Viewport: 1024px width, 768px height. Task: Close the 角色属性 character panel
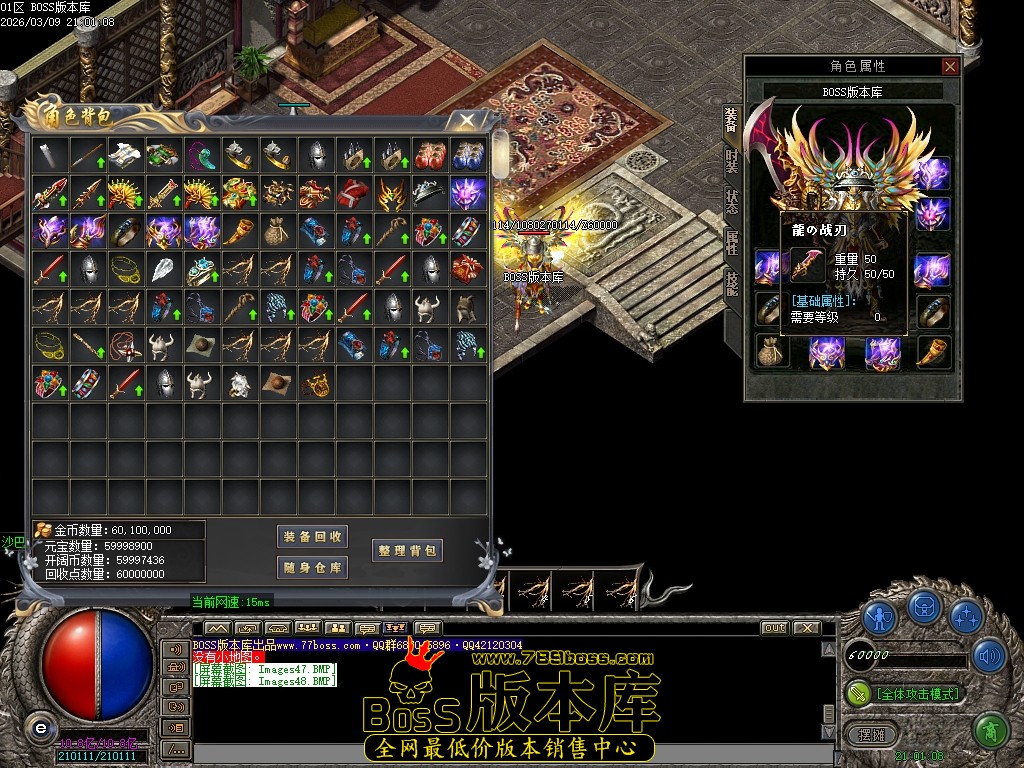click(950, 67)
